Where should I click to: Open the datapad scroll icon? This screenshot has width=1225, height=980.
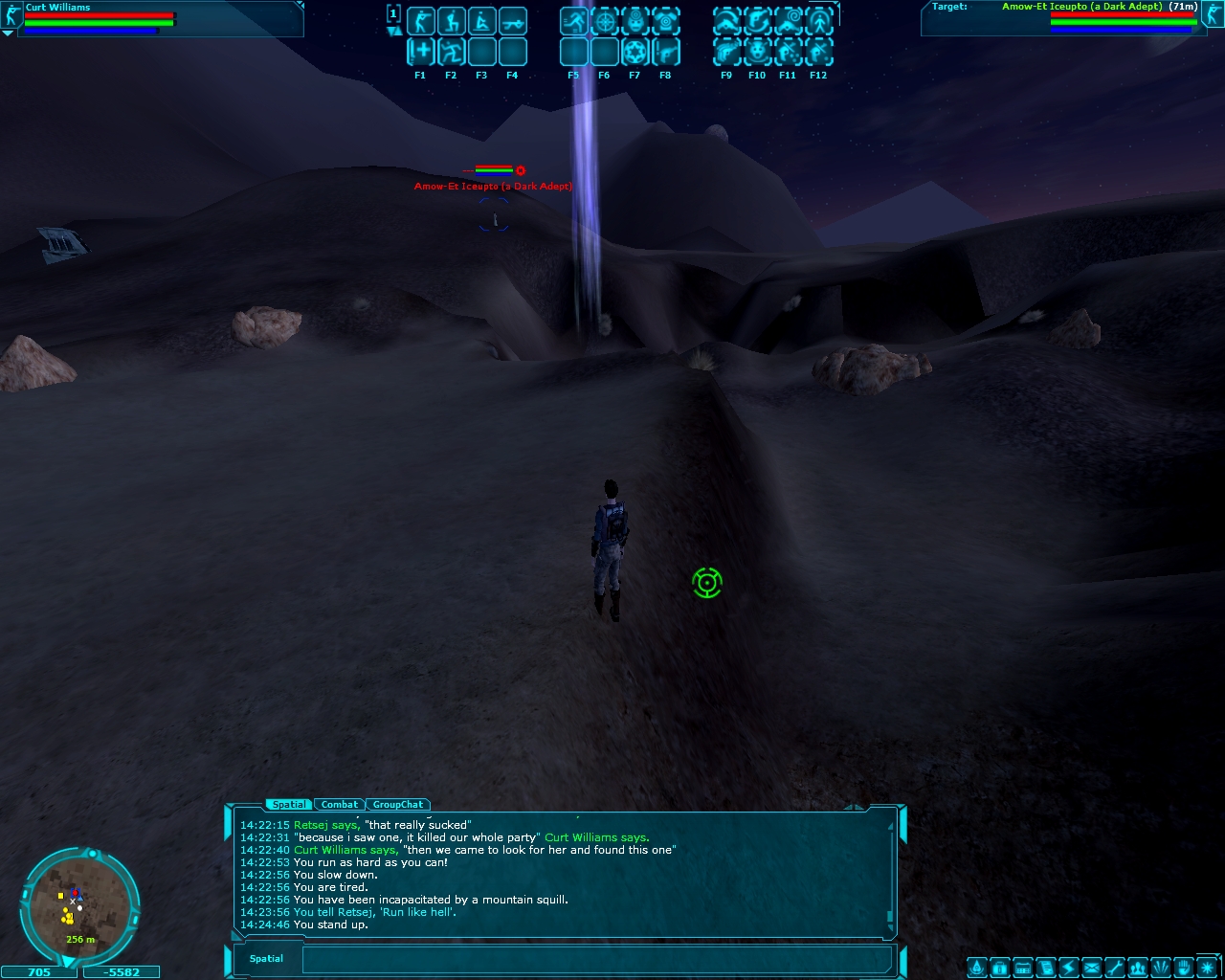pos(1045,968)
